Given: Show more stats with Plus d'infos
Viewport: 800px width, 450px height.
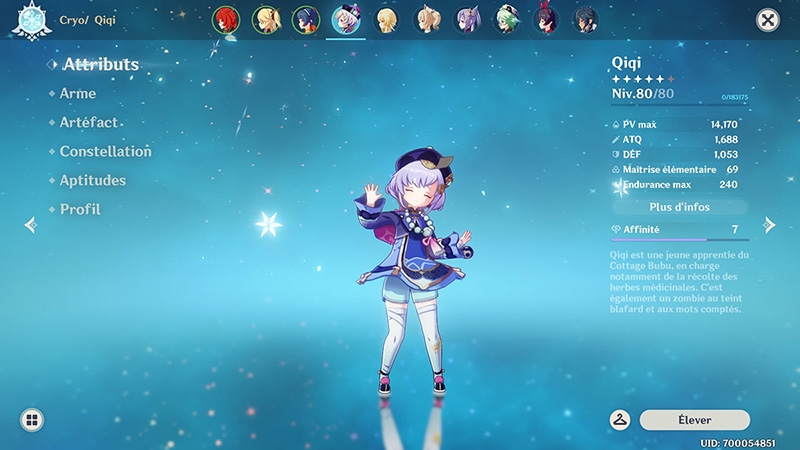Looking at the screenshot, I should coord(680,207).
